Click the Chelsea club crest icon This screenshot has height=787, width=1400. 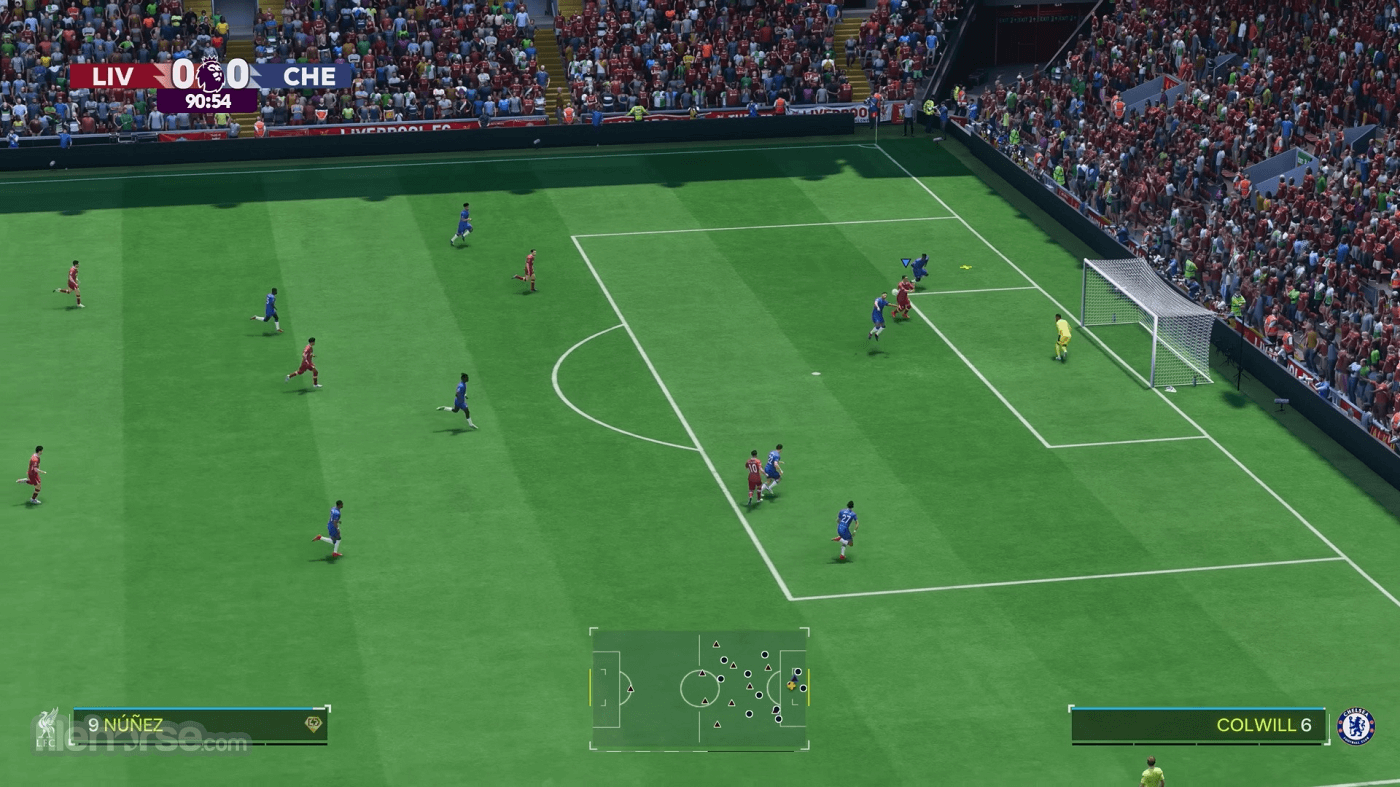1355,726
